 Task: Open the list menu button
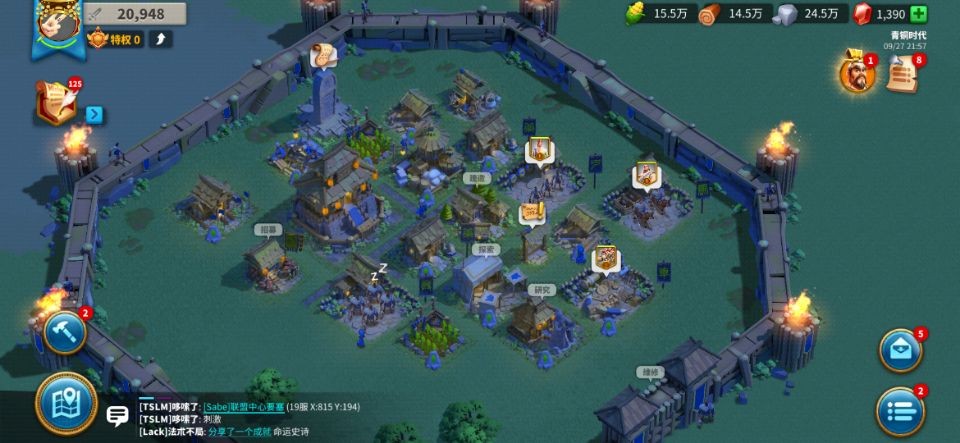(x=900, y=410)
